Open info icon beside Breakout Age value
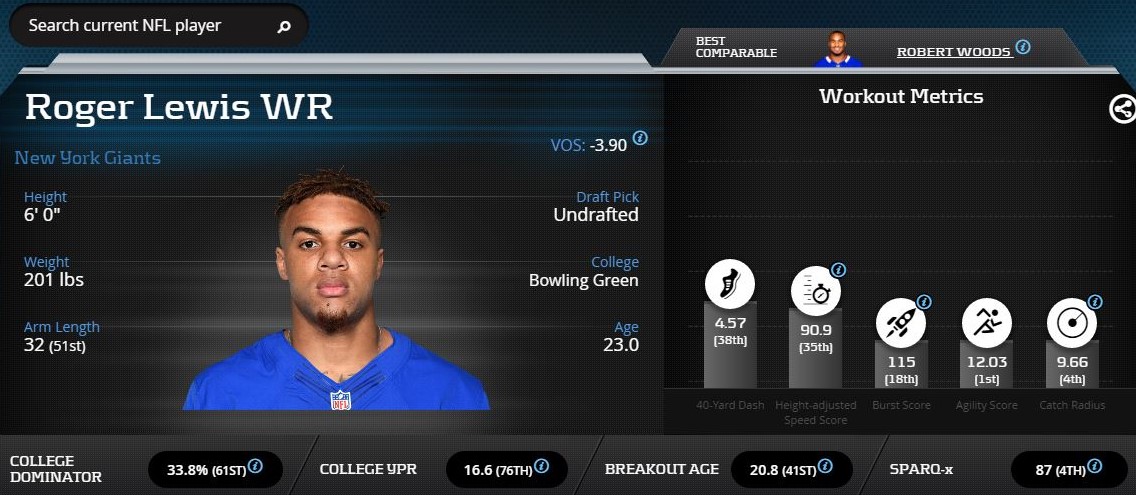The width and height of the screenshot is (1136, 495). click(x=826, y=466)
